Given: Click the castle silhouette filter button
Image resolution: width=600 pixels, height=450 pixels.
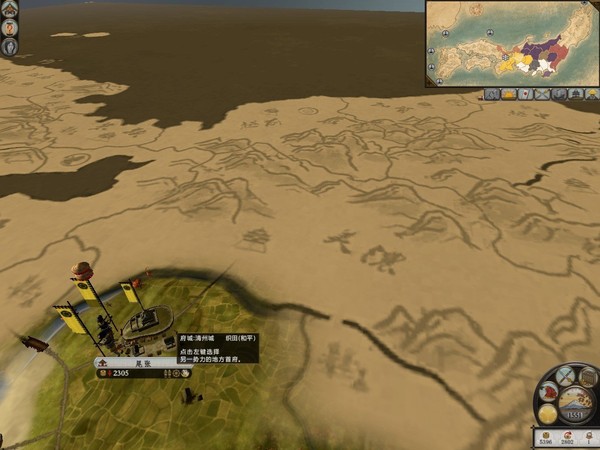Looking at the screenshot, I should click(x=578, y=94).
